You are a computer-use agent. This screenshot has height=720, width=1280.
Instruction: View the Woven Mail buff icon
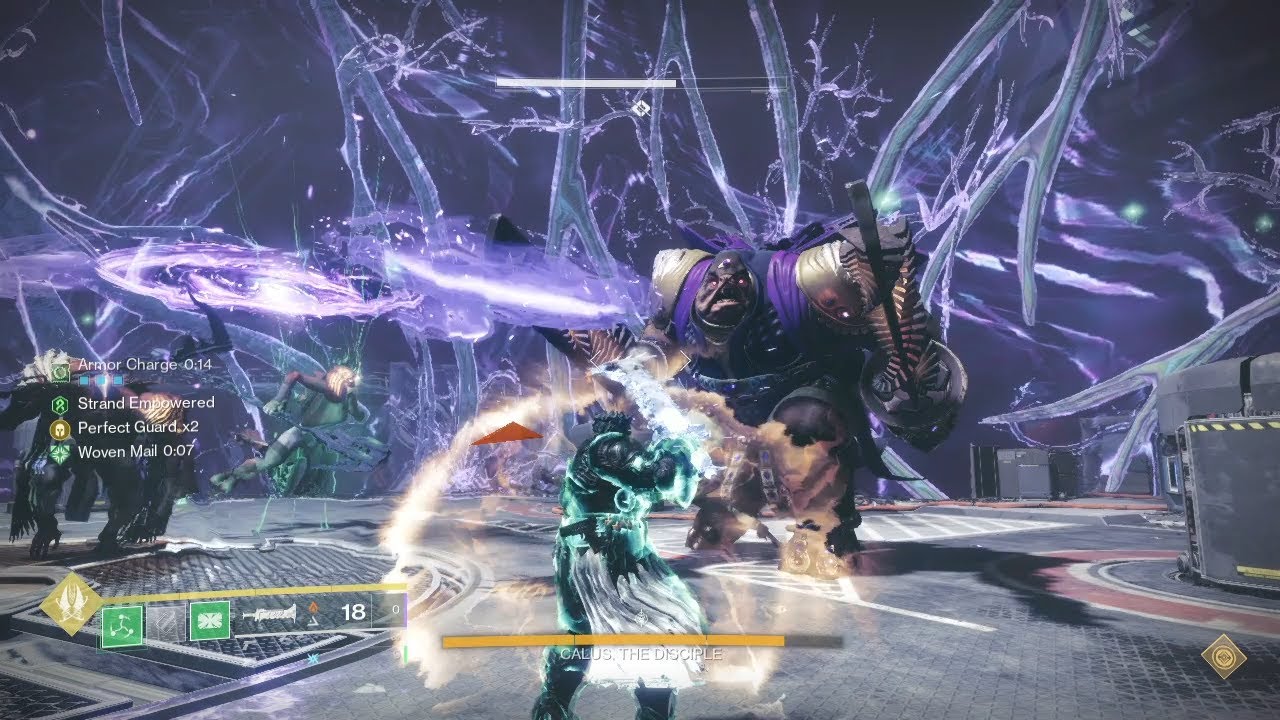click(x=61, y=452)
